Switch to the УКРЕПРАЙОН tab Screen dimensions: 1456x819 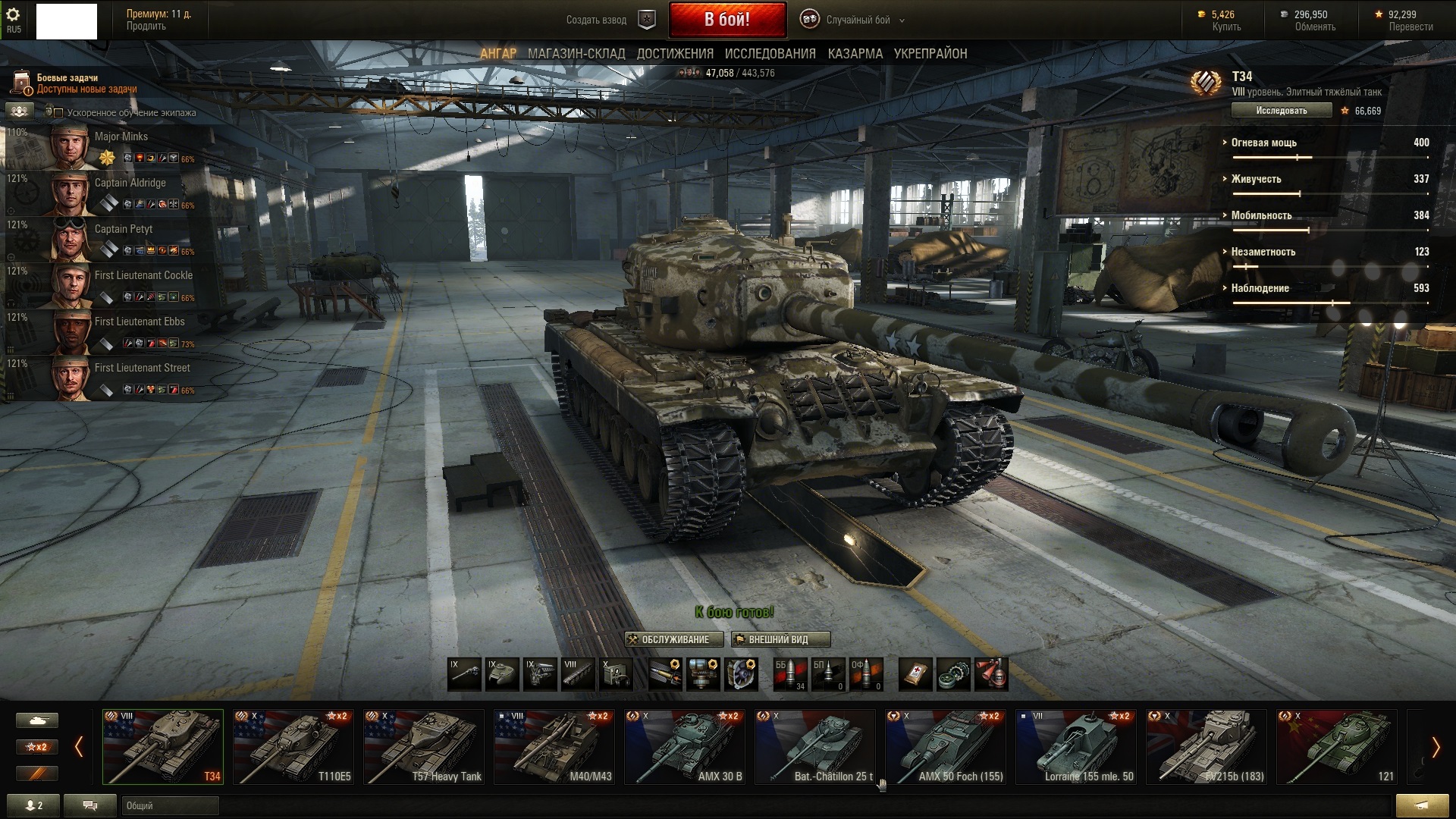930,54
